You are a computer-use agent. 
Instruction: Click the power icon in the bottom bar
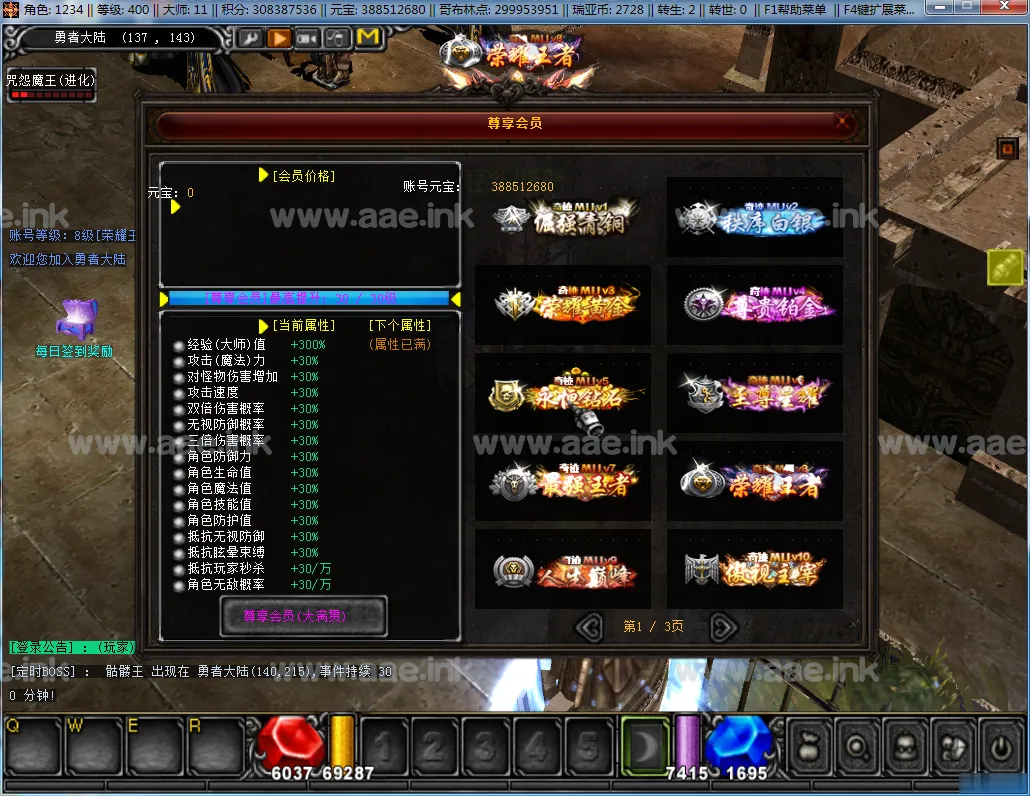pos(999,745)
